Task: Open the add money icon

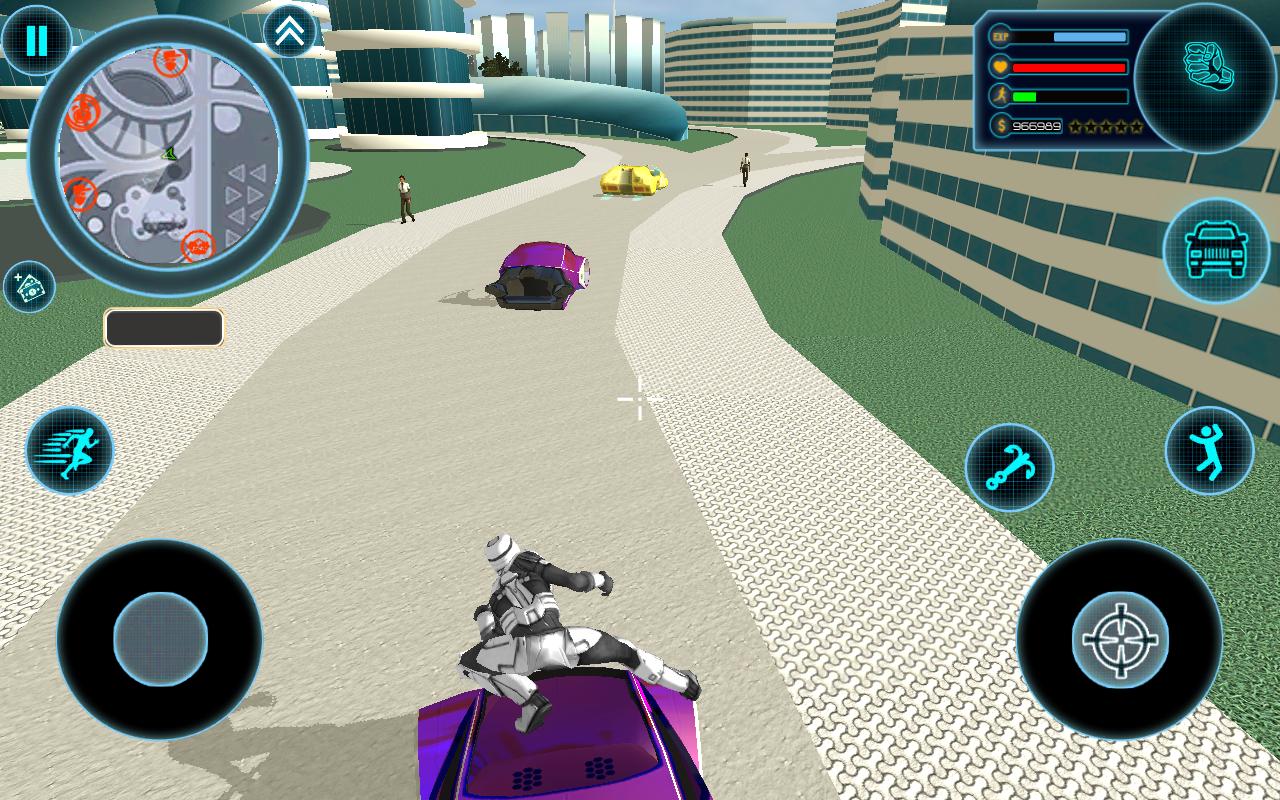Action: coord(29,287)
